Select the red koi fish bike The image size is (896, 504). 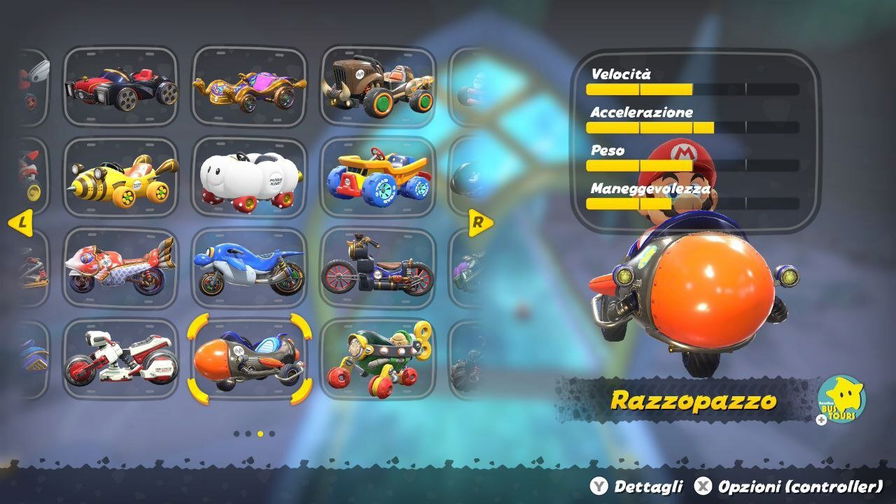click(121, 269)
